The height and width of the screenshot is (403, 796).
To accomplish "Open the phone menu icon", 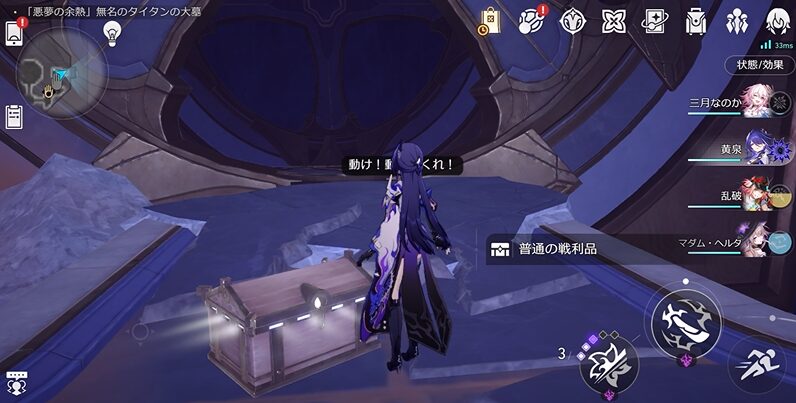I will [x=14, y=33].
